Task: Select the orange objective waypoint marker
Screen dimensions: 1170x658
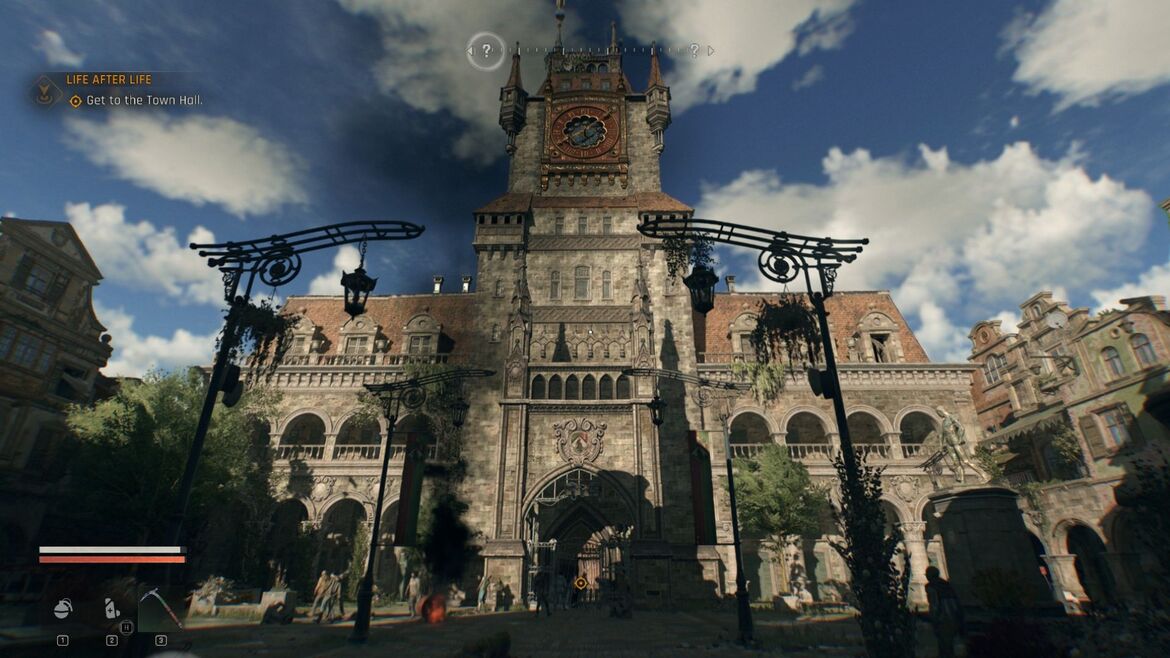Action: tap(580, 582)
